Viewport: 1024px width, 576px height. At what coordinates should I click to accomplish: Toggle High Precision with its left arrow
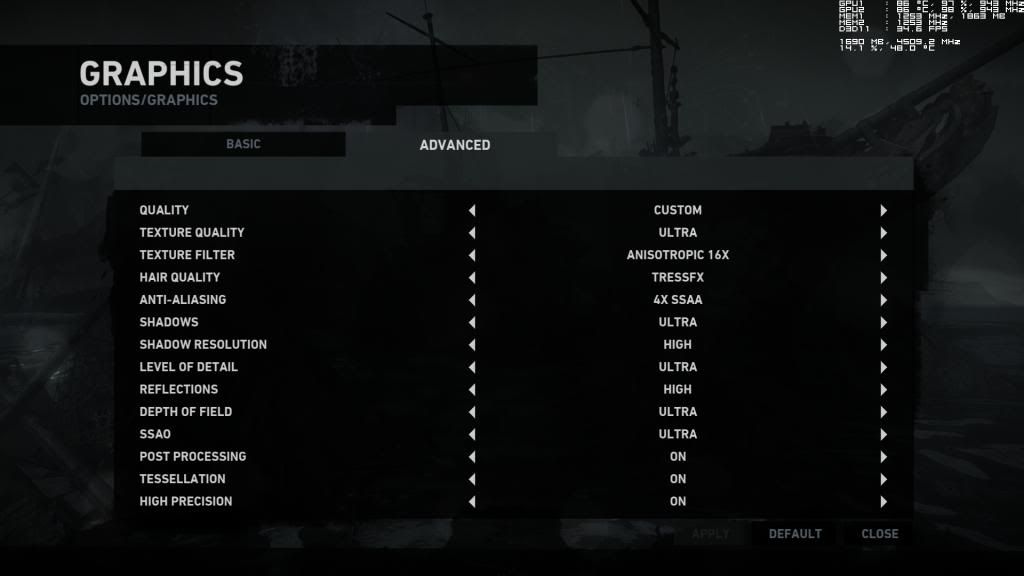point(472,502)
